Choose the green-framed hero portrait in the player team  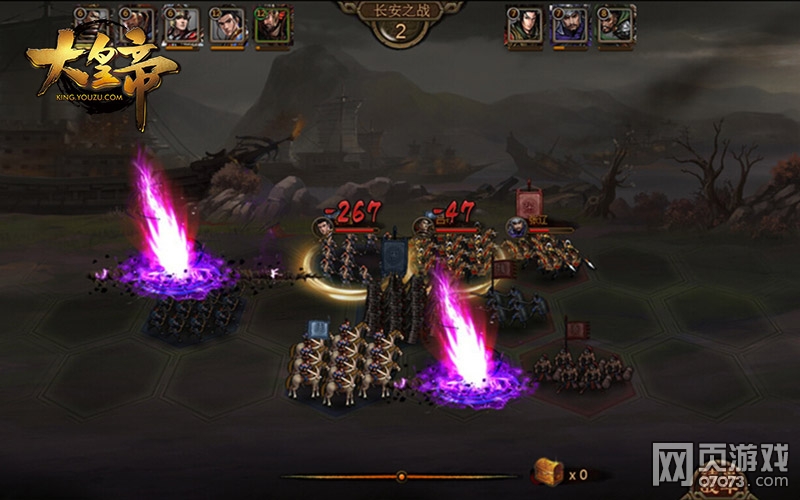click(271, 24)
